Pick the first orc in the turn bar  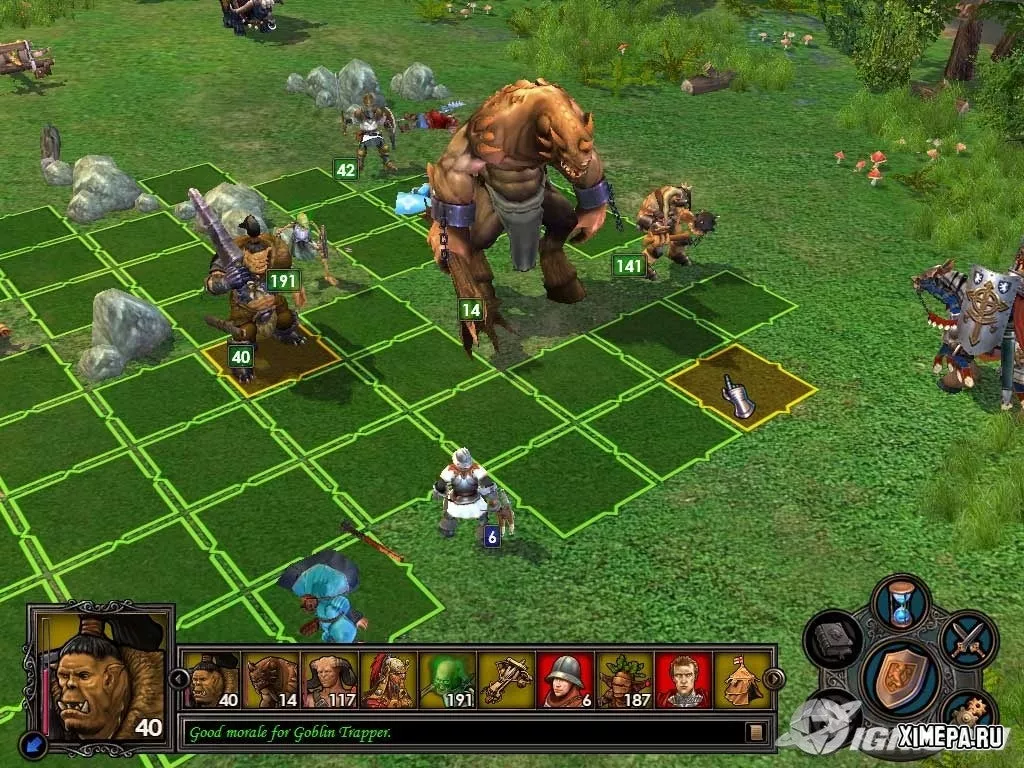click(212, 680)
